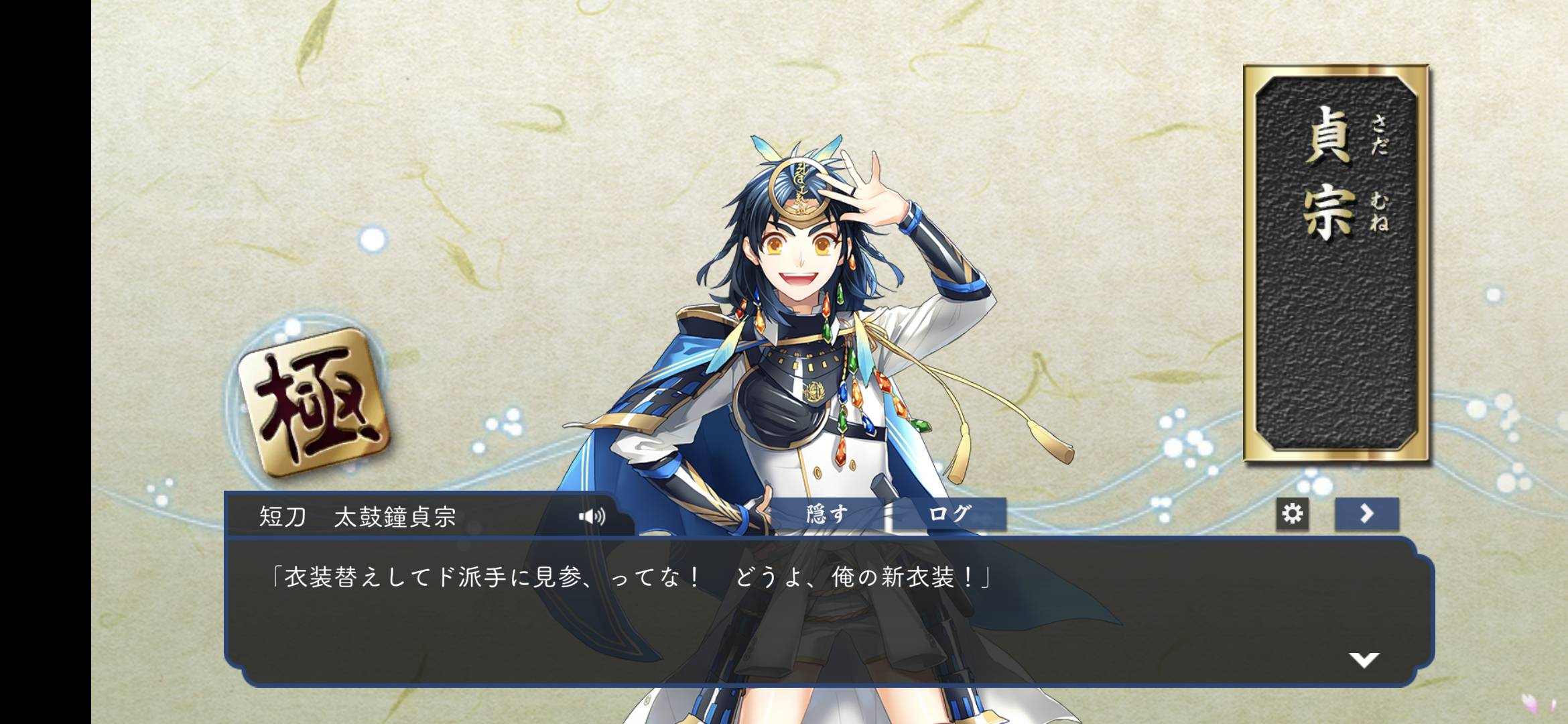Skip ahead with the right arrow button
The width and height of the screenshot is (1568, 724).
1366,514
